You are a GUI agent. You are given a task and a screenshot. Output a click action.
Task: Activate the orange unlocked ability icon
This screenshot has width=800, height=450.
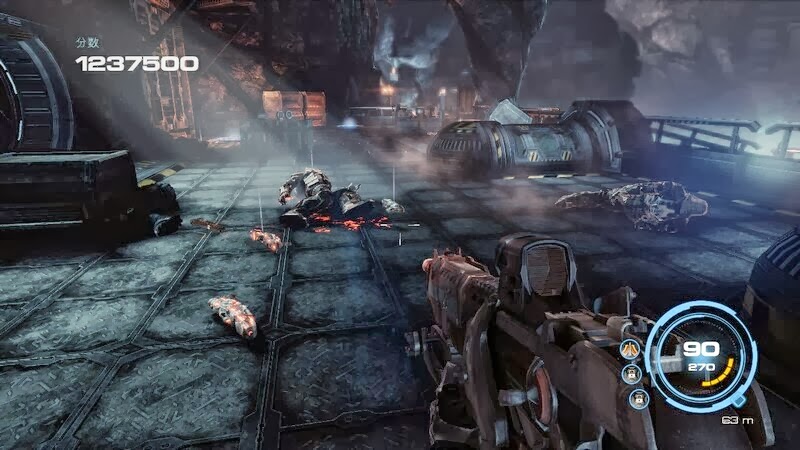[x=631, y=349]
